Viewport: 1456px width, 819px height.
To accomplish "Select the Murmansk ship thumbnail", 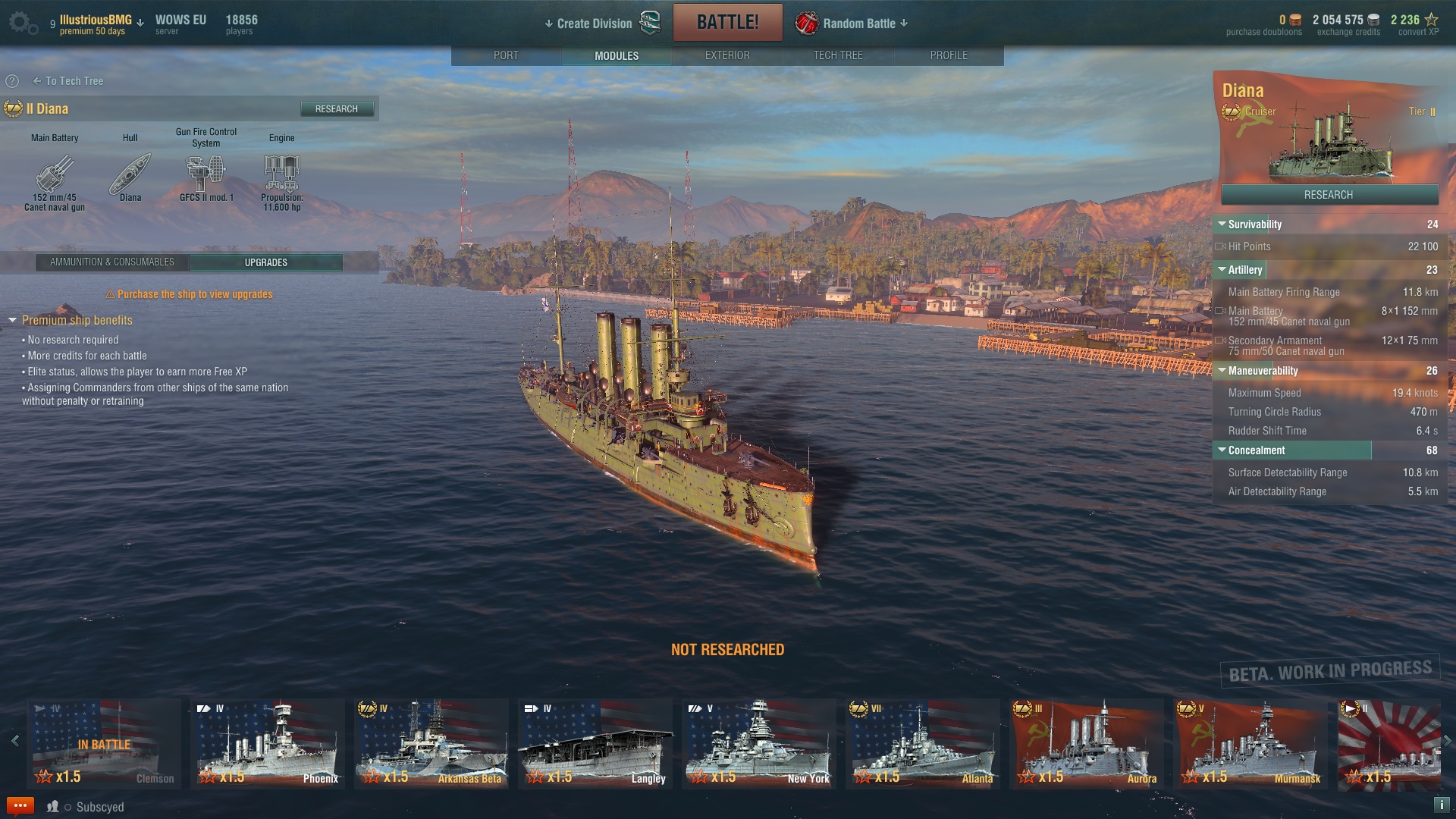I will pyautogui.click(x=1250, y=743).
